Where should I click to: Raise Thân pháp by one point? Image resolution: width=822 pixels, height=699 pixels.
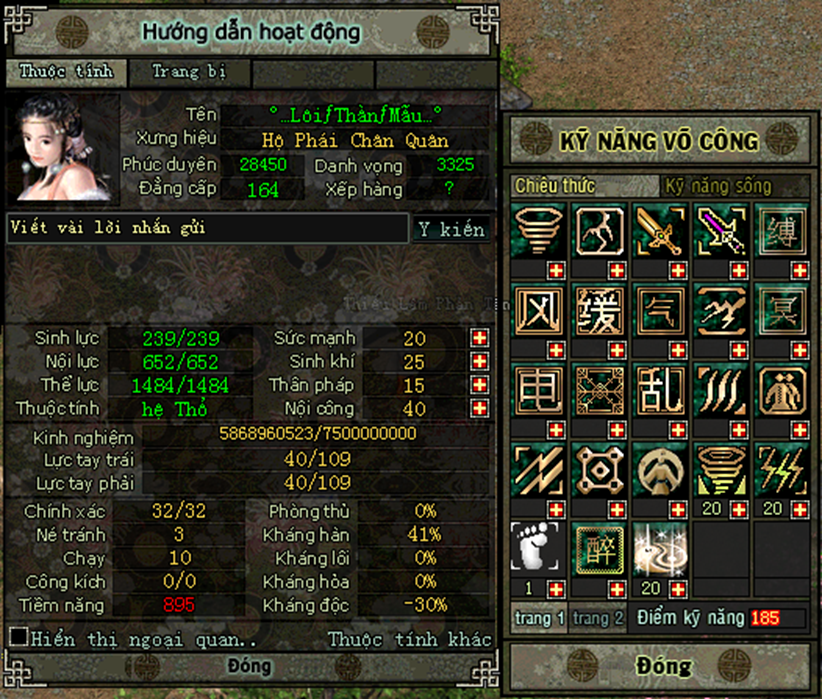coord(480,385)
